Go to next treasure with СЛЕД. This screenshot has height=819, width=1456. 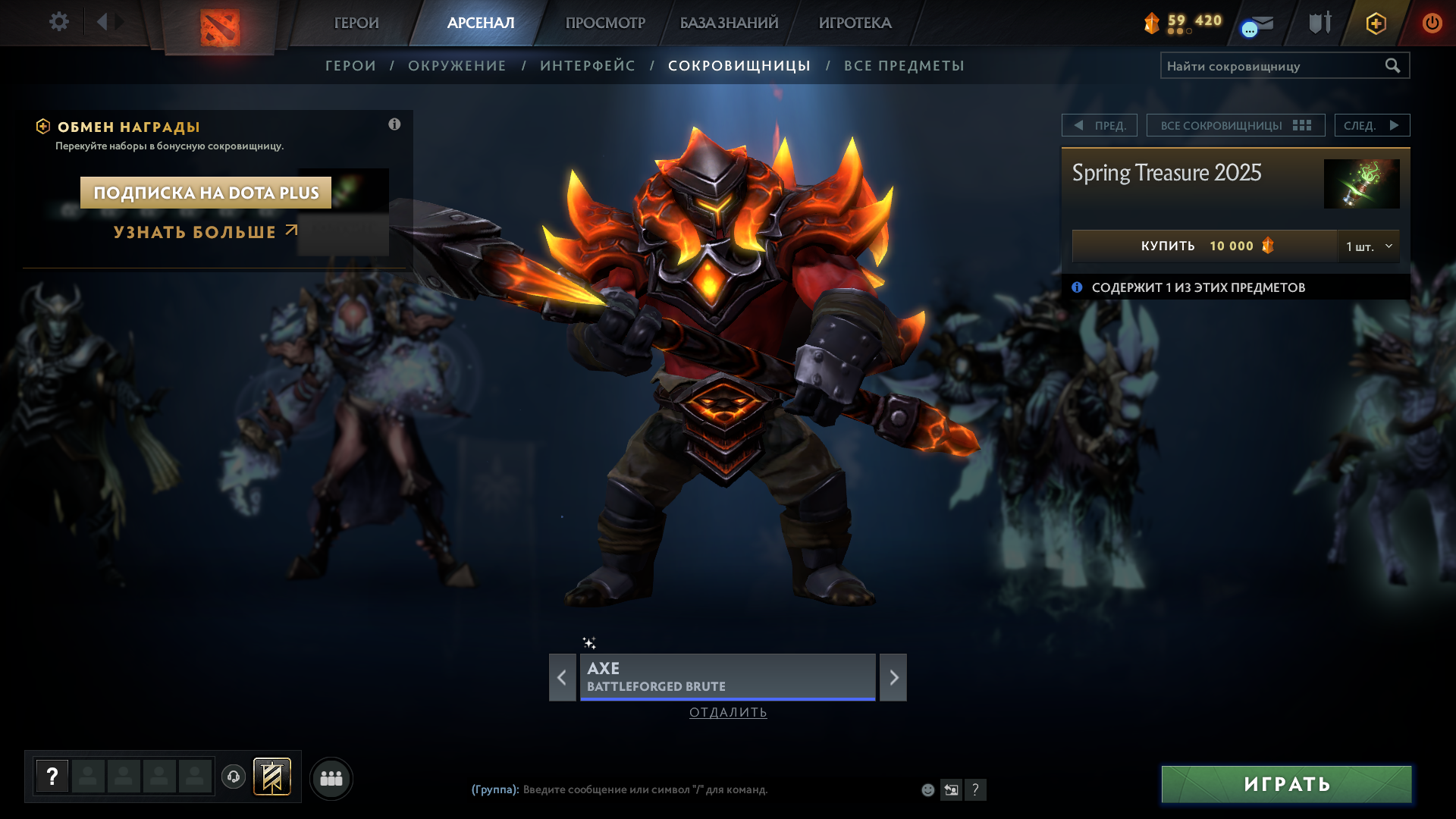coord(1372,125)
